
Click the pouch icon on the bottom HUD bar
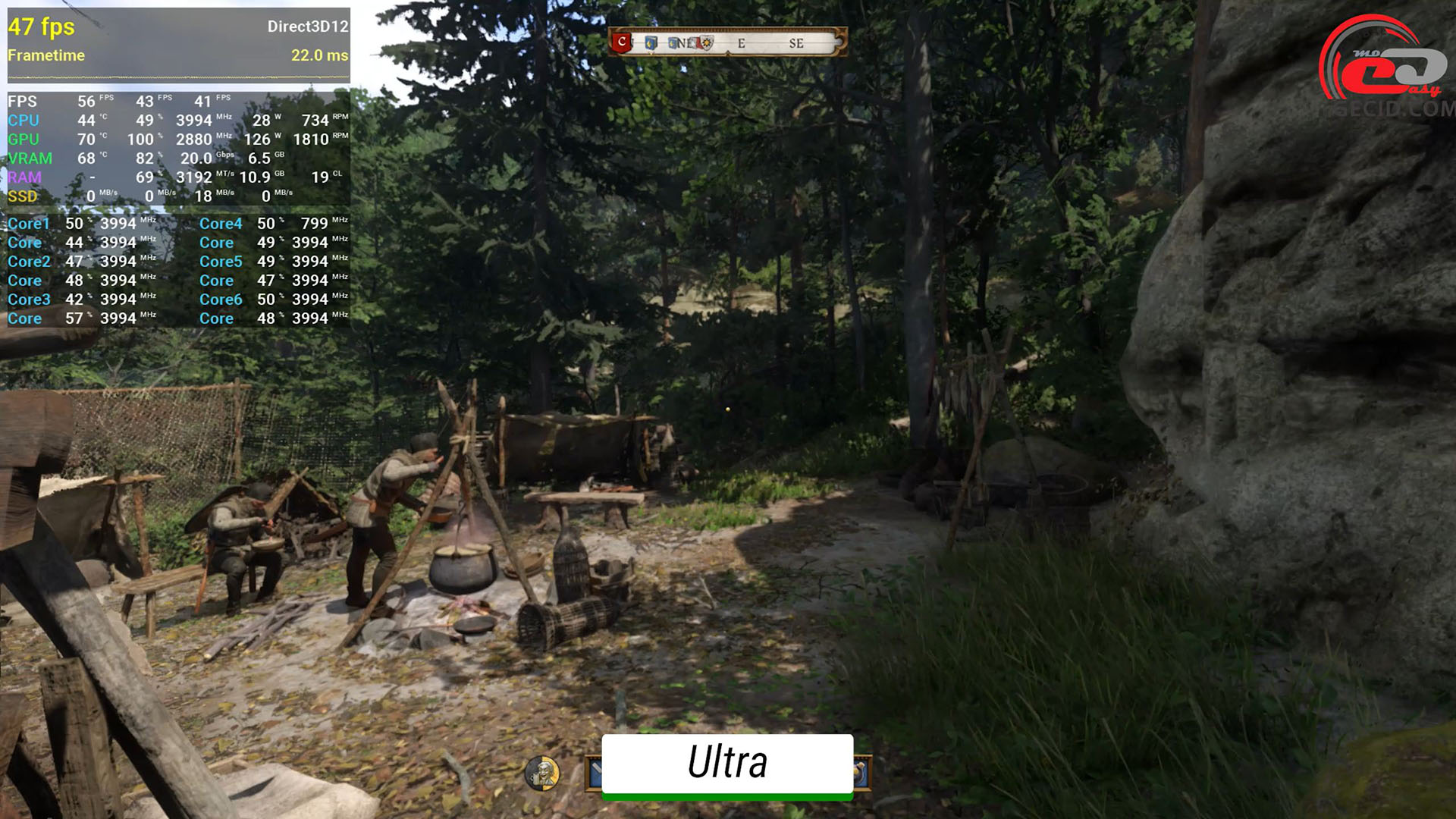(862, 773)
